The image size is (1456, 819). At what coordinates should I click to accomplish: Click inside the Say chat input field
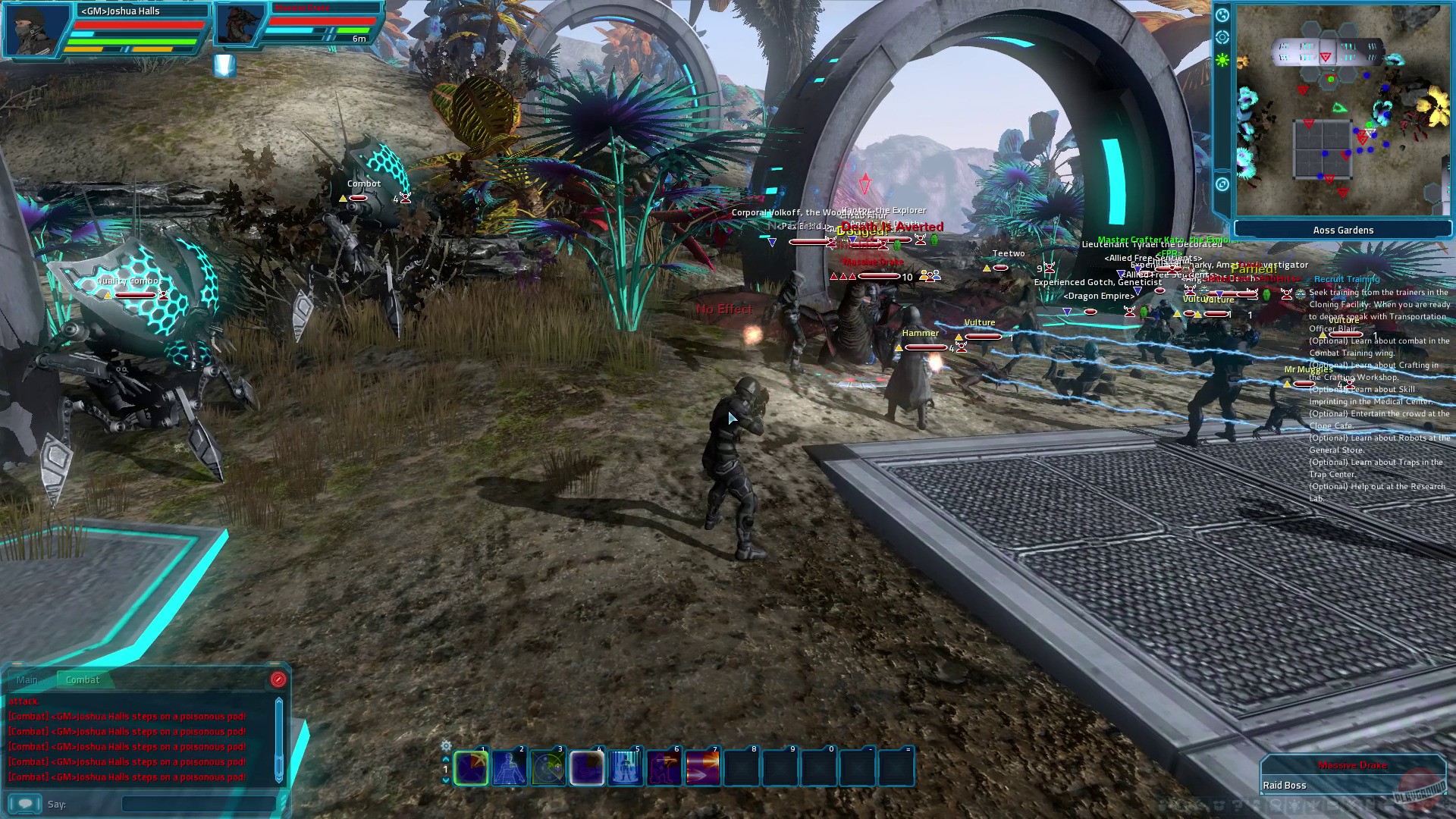(x=197, y=804)
